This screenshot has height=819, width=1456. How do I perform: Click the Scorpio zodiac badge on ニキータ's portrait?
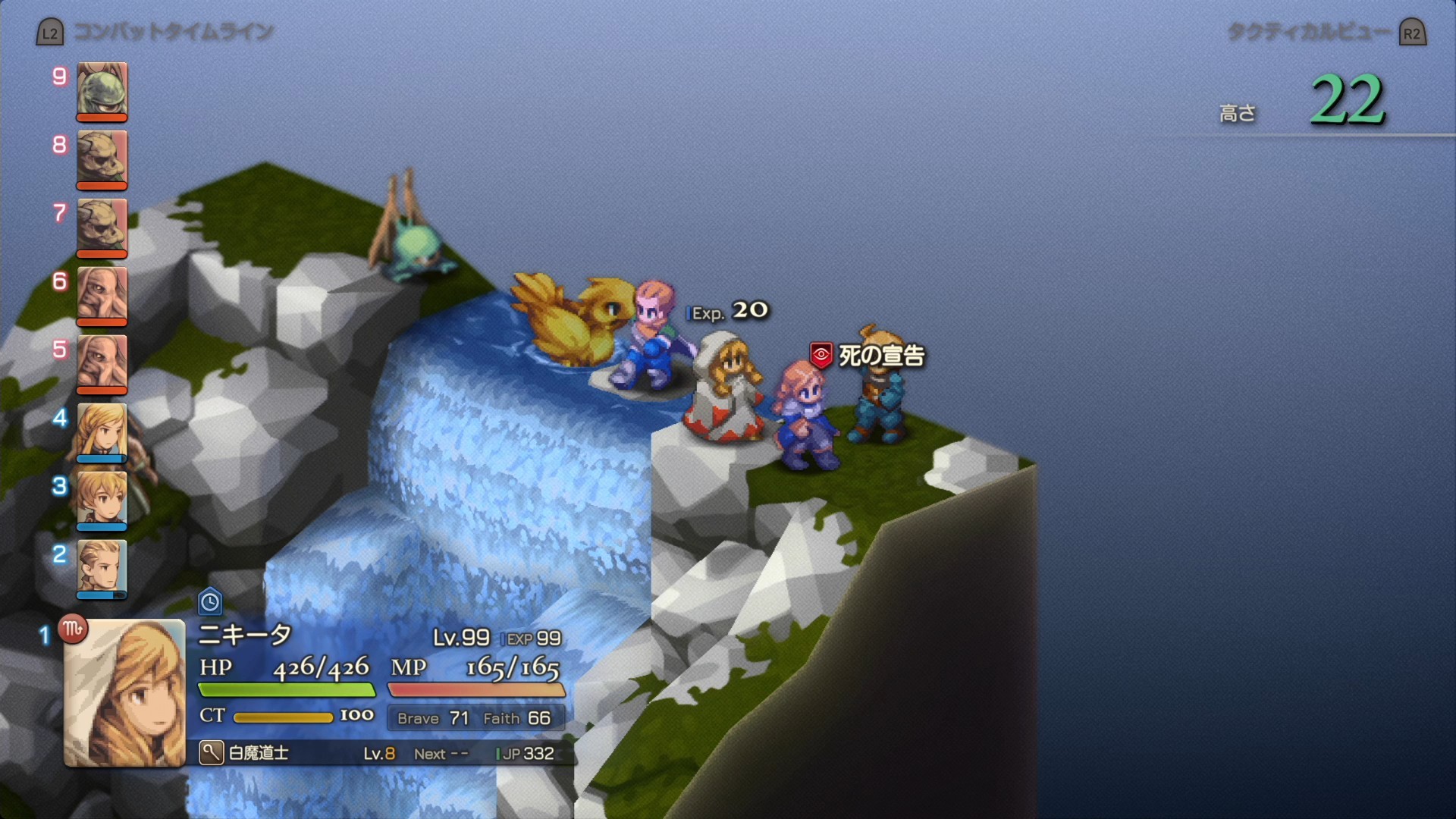tap(74, 629)
